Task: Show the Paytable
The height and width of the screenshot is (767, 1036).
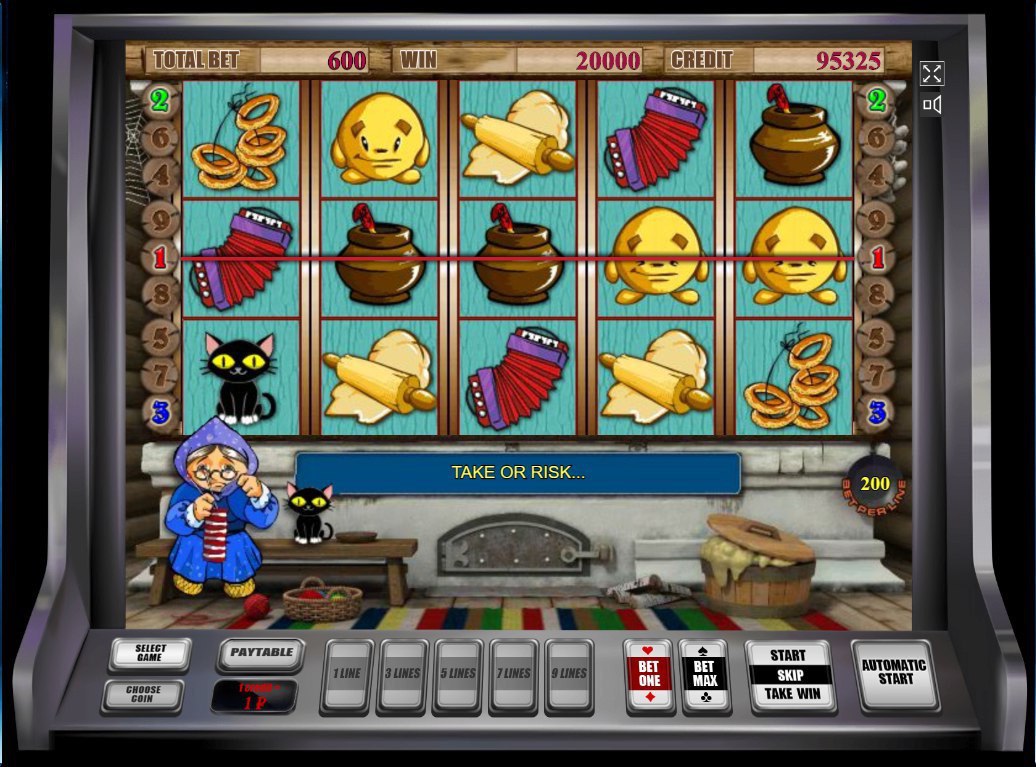Action: (x=261, y=653)
